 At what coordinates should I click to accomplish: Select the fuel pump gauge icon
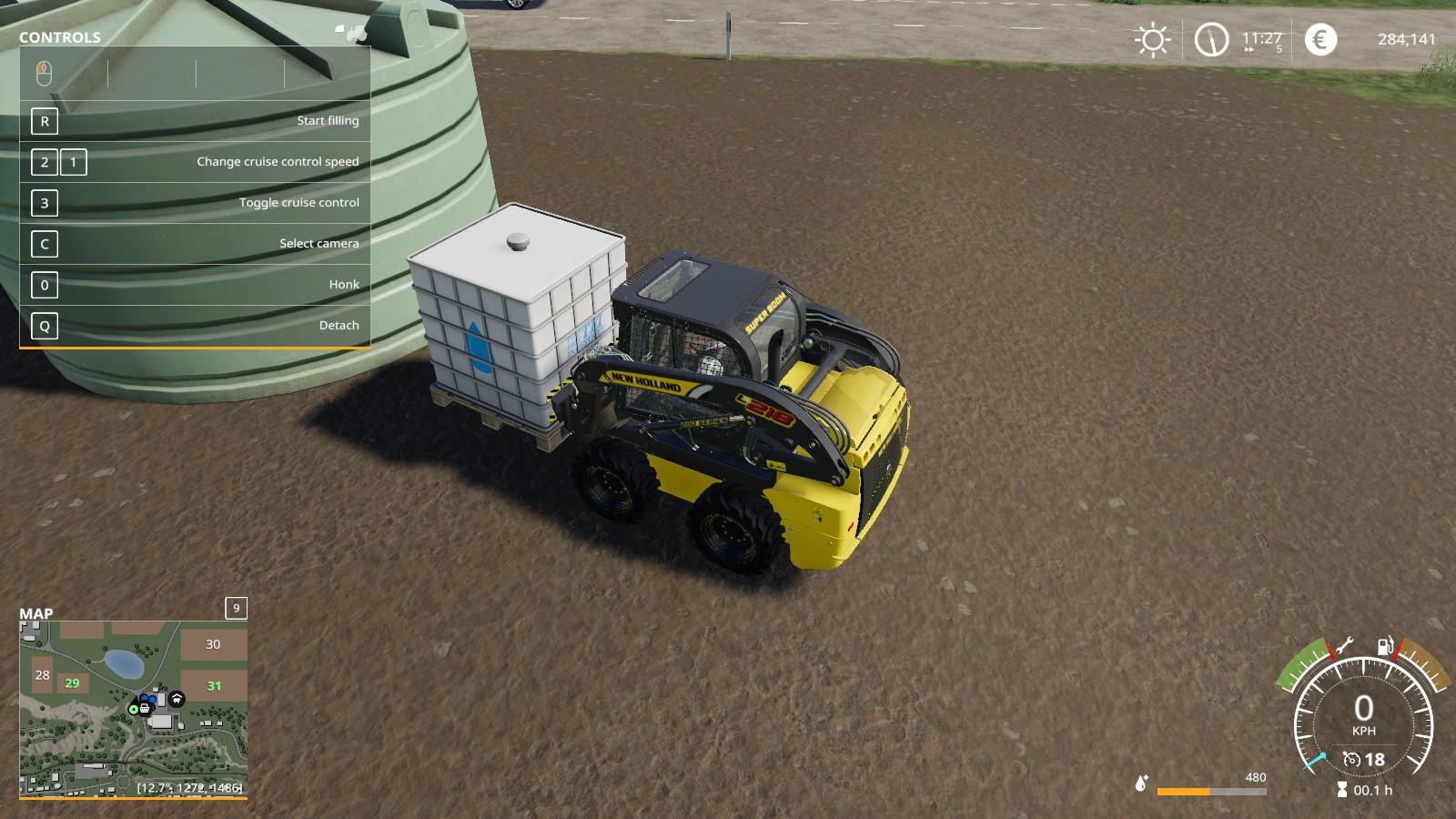pos(1385,647)
